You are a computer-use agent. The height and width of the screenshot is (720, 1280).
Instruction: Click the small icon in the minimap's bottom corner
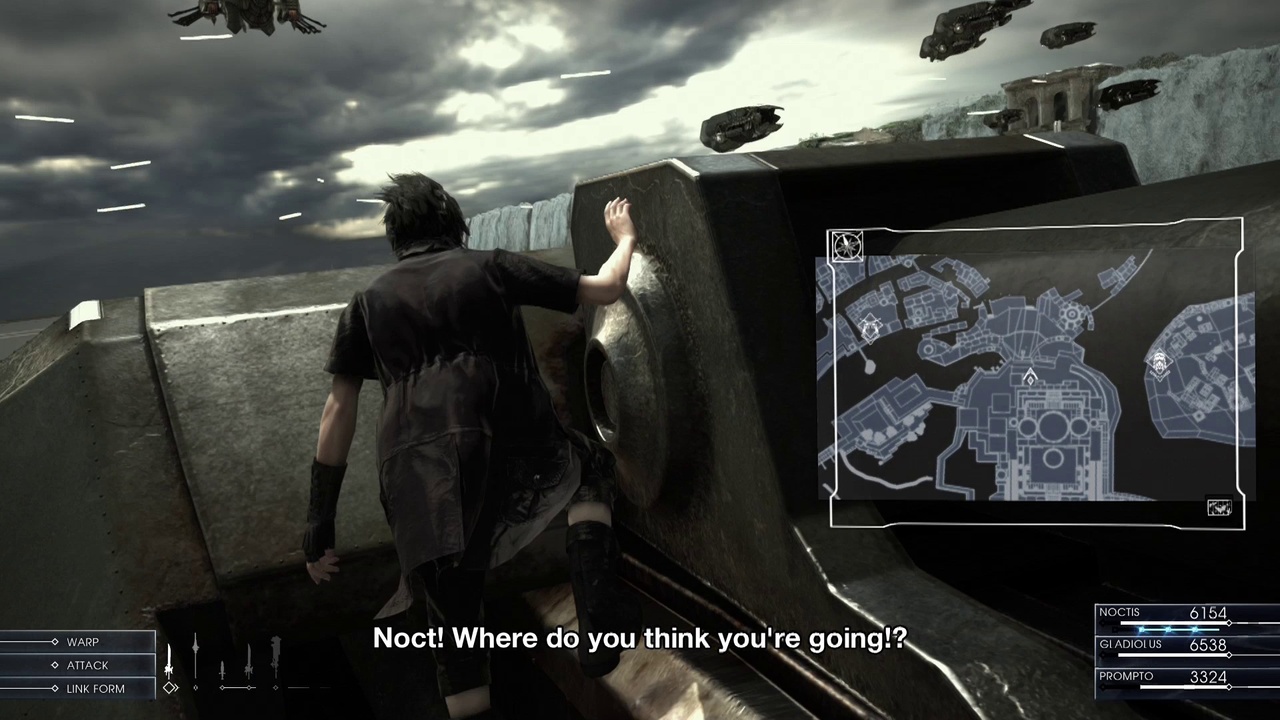[1219, 509]
